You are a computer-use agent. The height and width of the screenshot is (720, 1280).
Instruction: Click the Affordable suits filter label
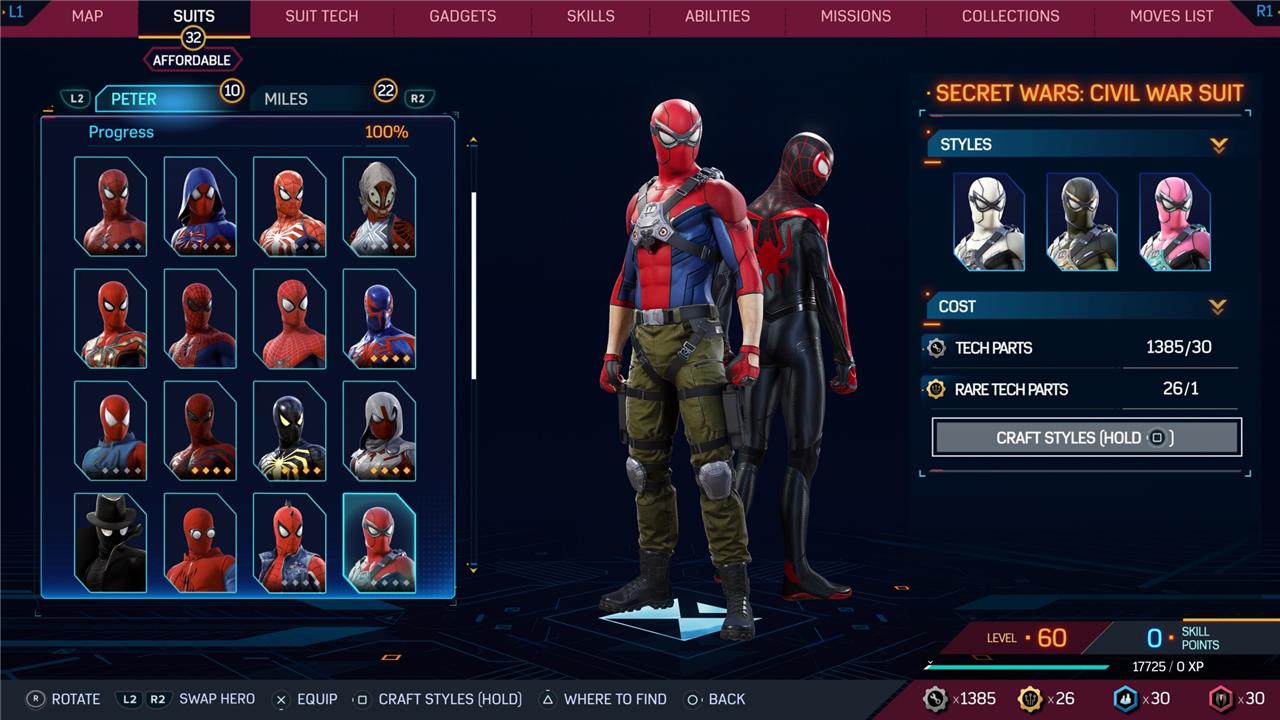tap(192, 60)
